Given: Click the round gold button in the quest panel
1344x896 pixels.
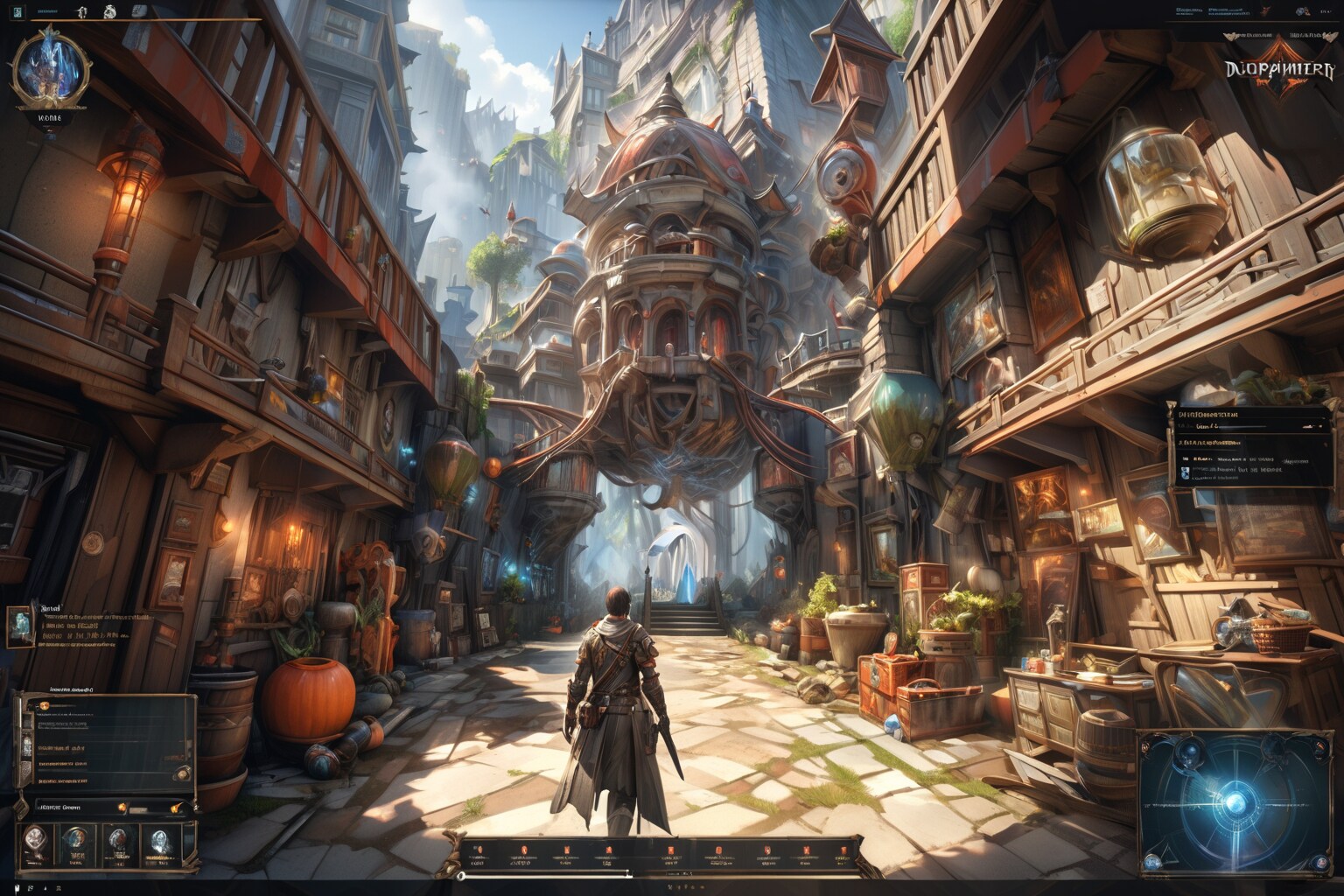Looking at the screenshot, I should tap(183, 773).
